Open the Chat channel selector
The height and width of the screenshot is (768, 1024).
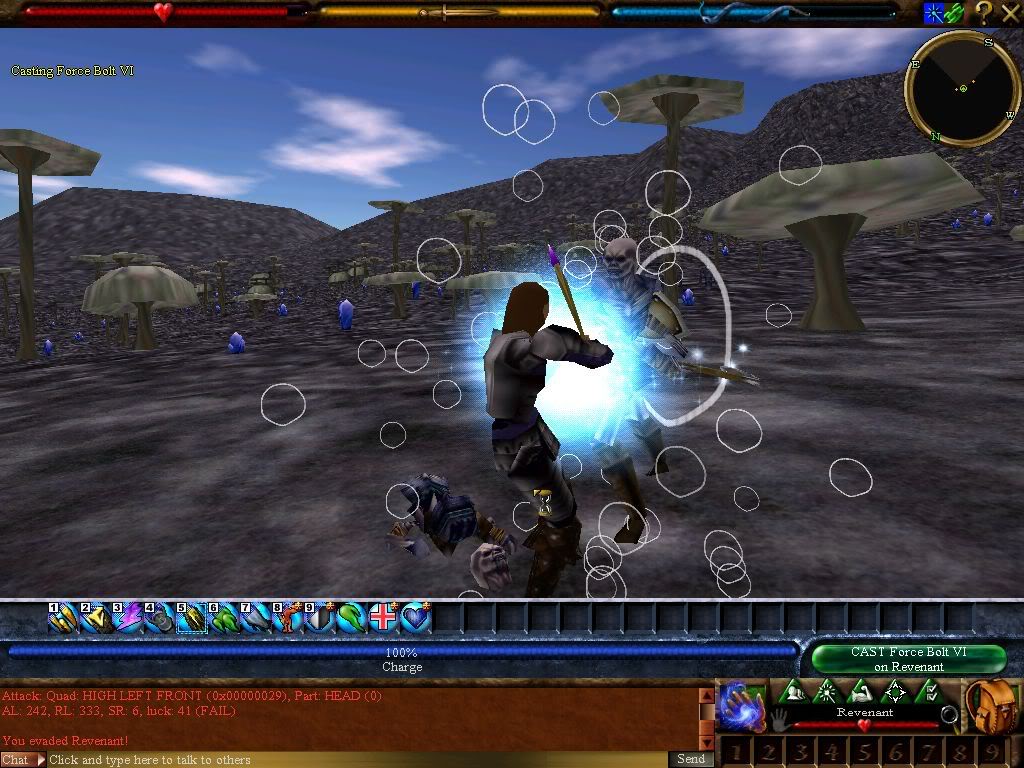point(23,759)
